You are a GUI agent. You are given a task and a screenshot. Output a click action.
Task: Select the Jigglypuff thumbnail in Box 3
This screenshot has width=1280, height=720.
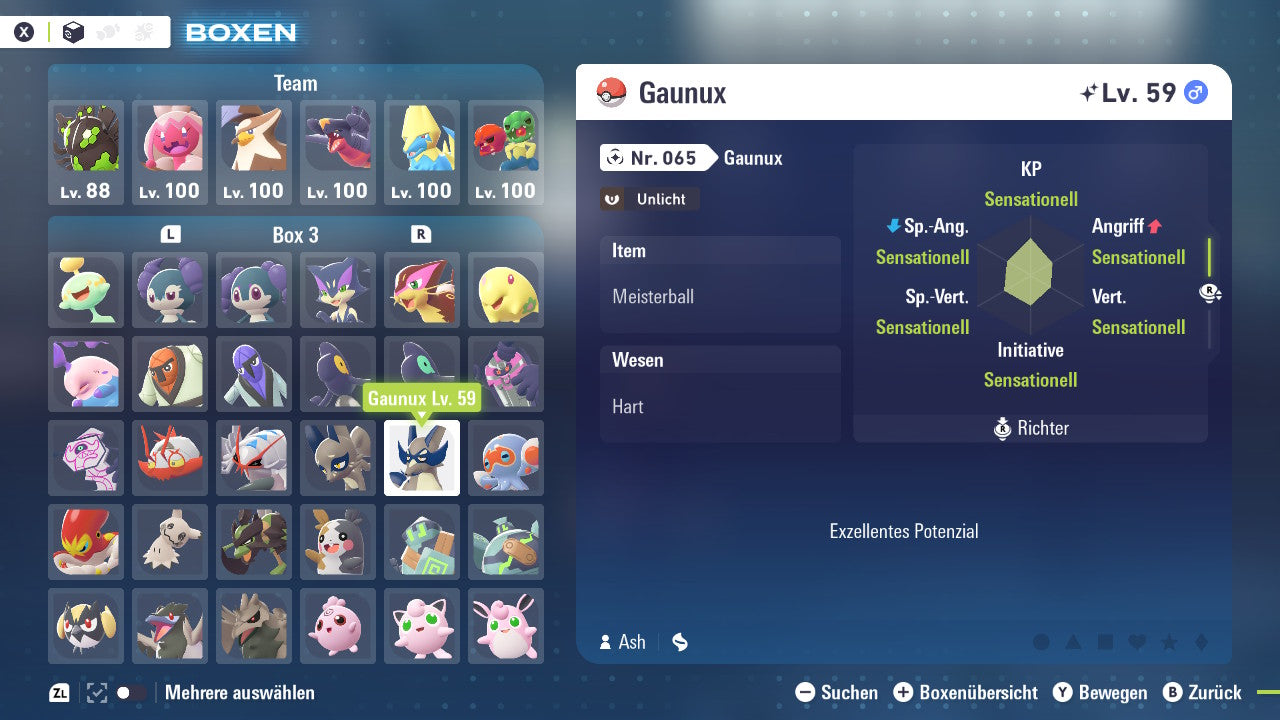pyautogui.click(x=422, y=626)
